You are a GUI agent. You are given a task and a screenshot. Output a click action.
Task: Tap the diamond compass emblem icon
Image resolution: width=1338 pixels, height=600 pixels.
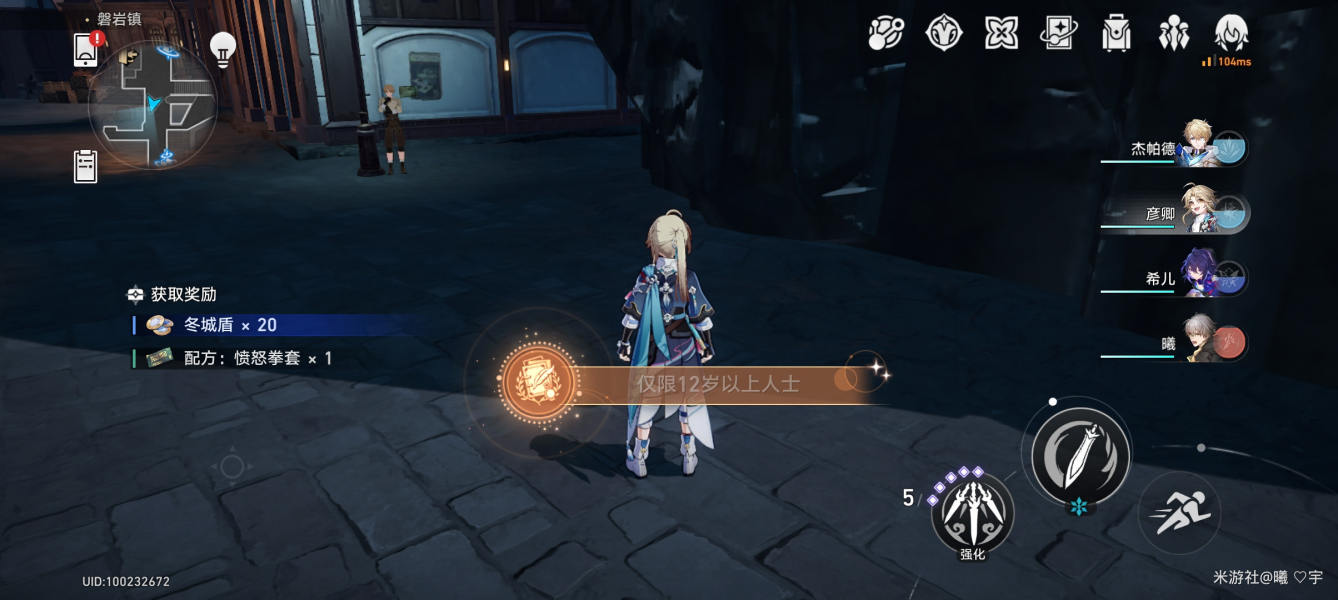click(x=943, y=33)
